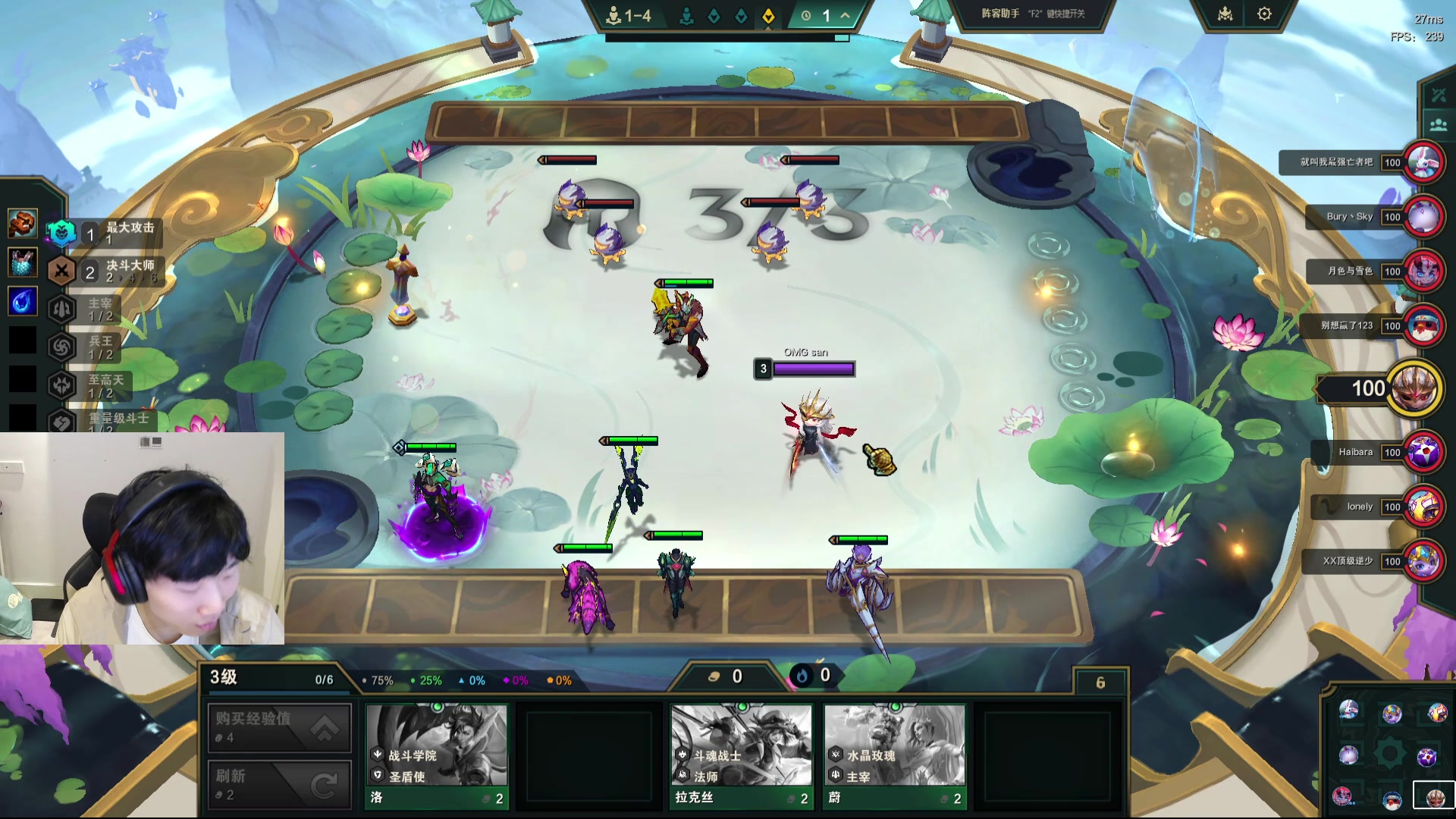Click the crossed-swords combat recap icon
This screenshot has height=819, width=1456.
(1438, 95)
